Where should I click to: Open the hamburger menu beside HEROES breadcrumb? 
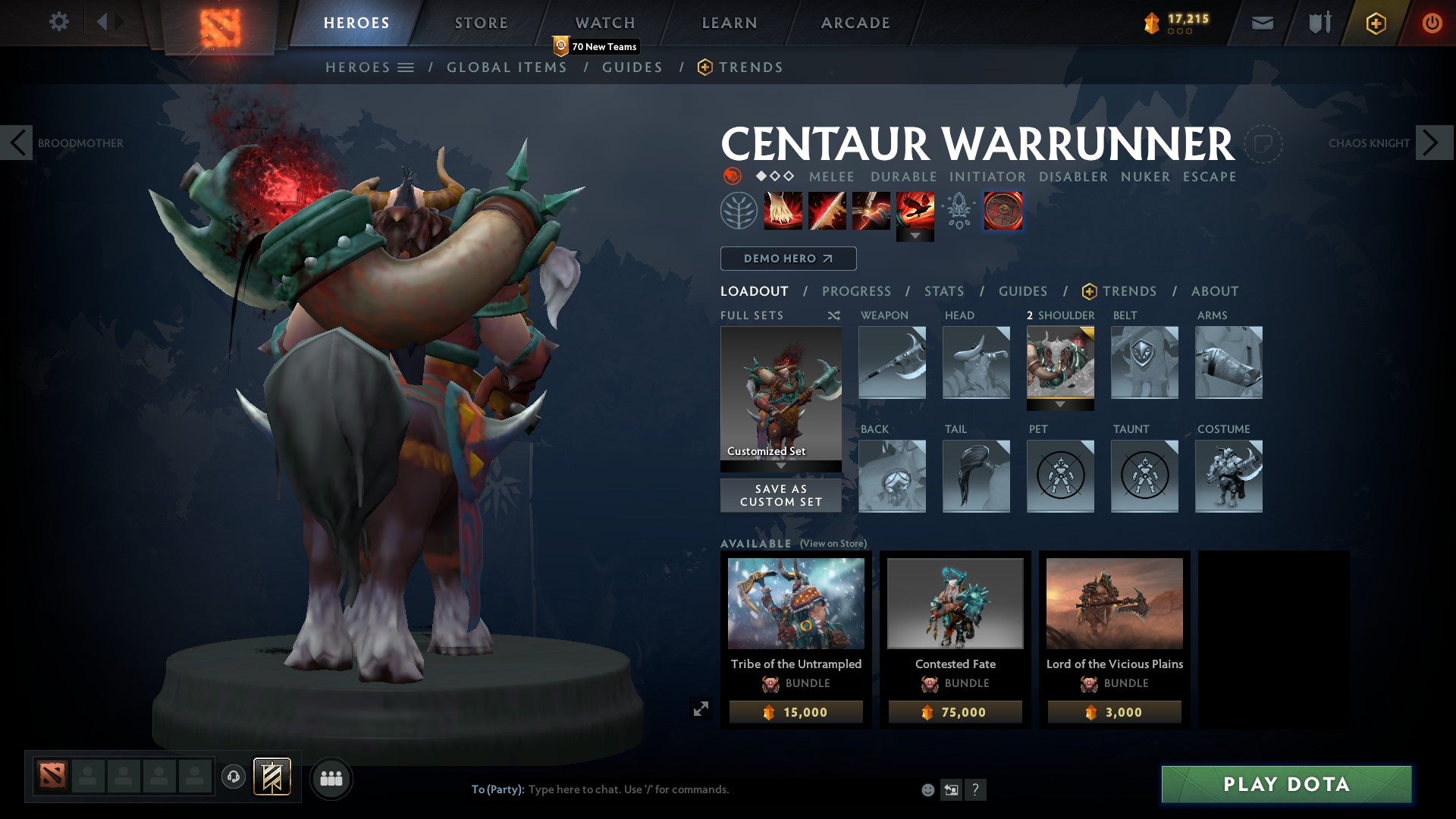[407, 67]
